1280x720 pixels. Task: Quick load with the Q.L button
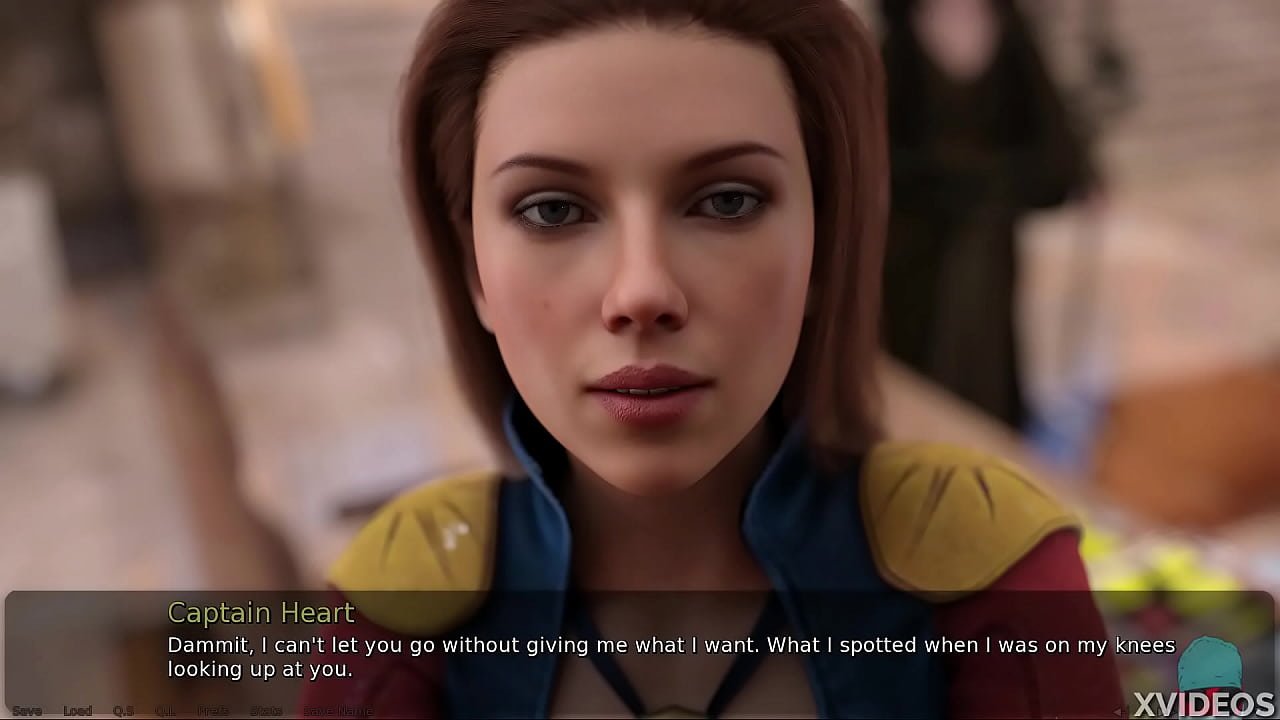[166, 711]
